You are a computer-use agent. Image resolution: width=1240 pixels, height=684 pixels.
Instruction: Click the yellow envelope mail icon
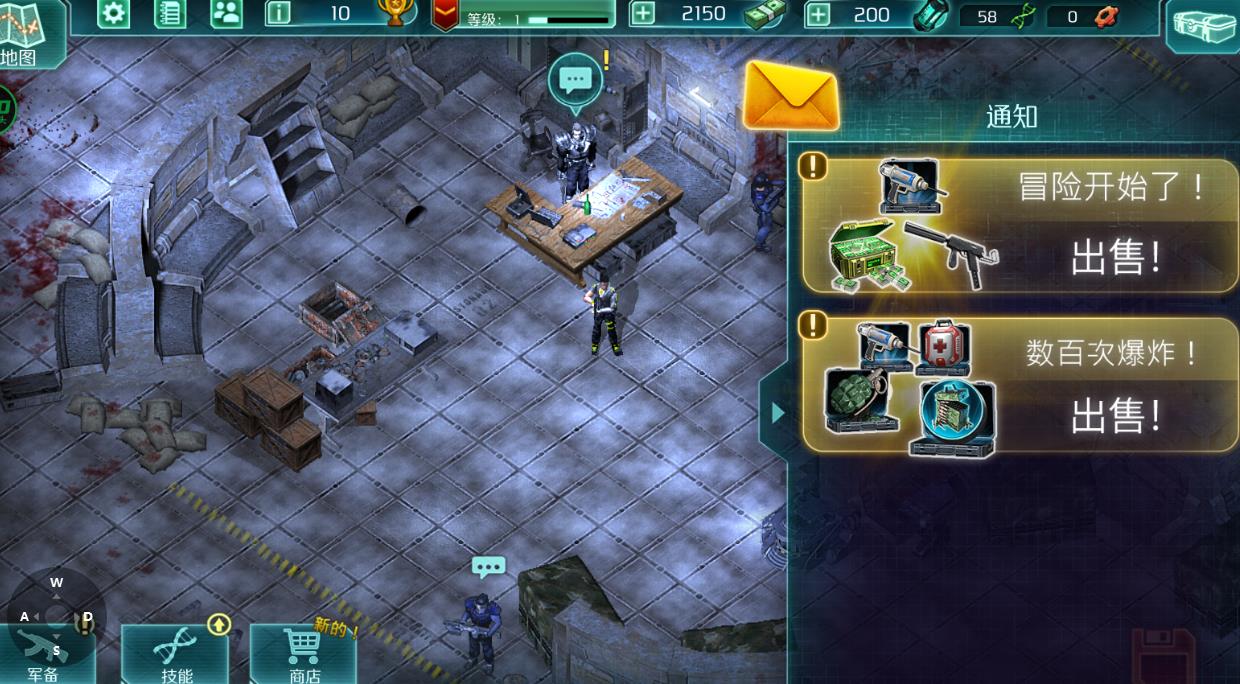point(791,96)
